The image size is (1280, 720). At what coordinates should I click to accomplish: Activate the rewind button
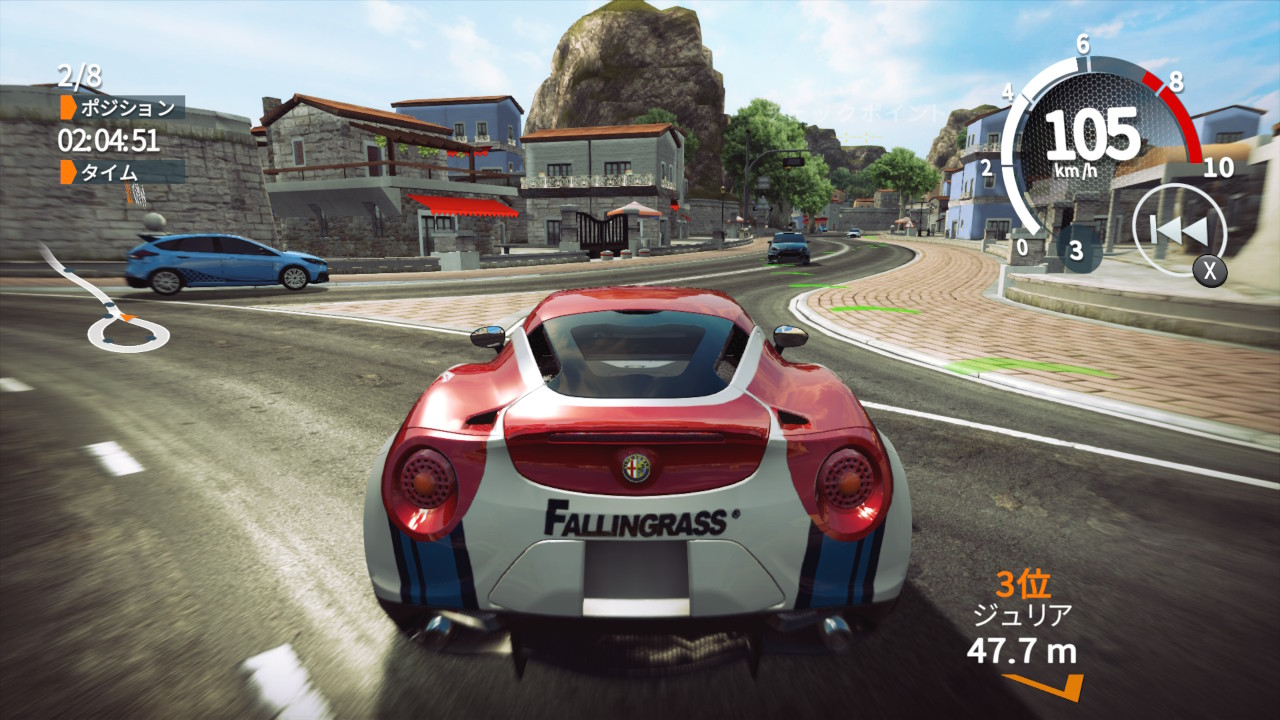(x=1179, y=231)
